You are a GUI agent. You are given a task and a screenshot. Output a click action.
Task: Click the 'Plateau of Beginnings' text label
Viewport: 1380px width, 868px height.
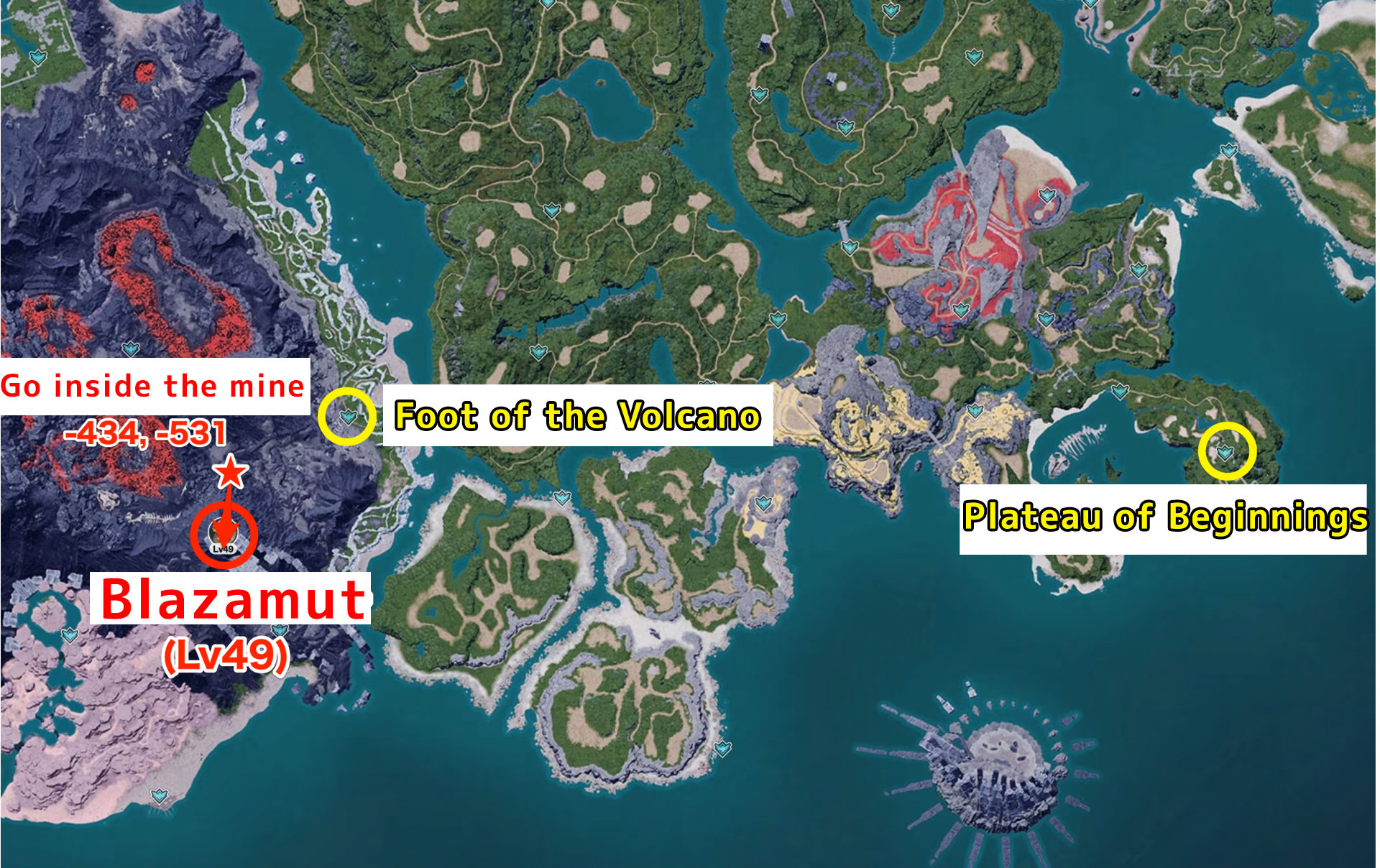click(x=1168, y=516)
